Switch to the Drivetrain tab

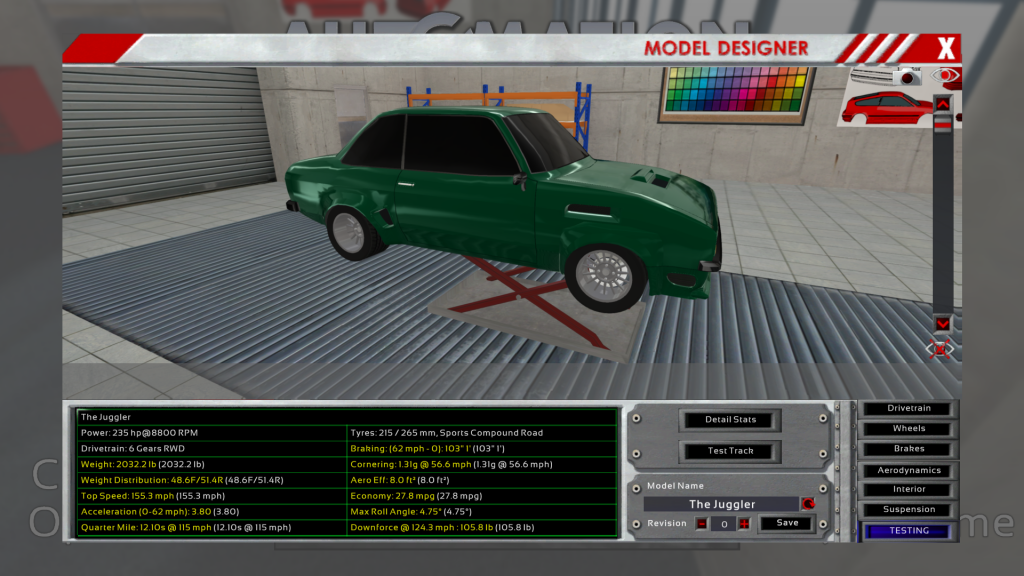(x=909, y=408)
